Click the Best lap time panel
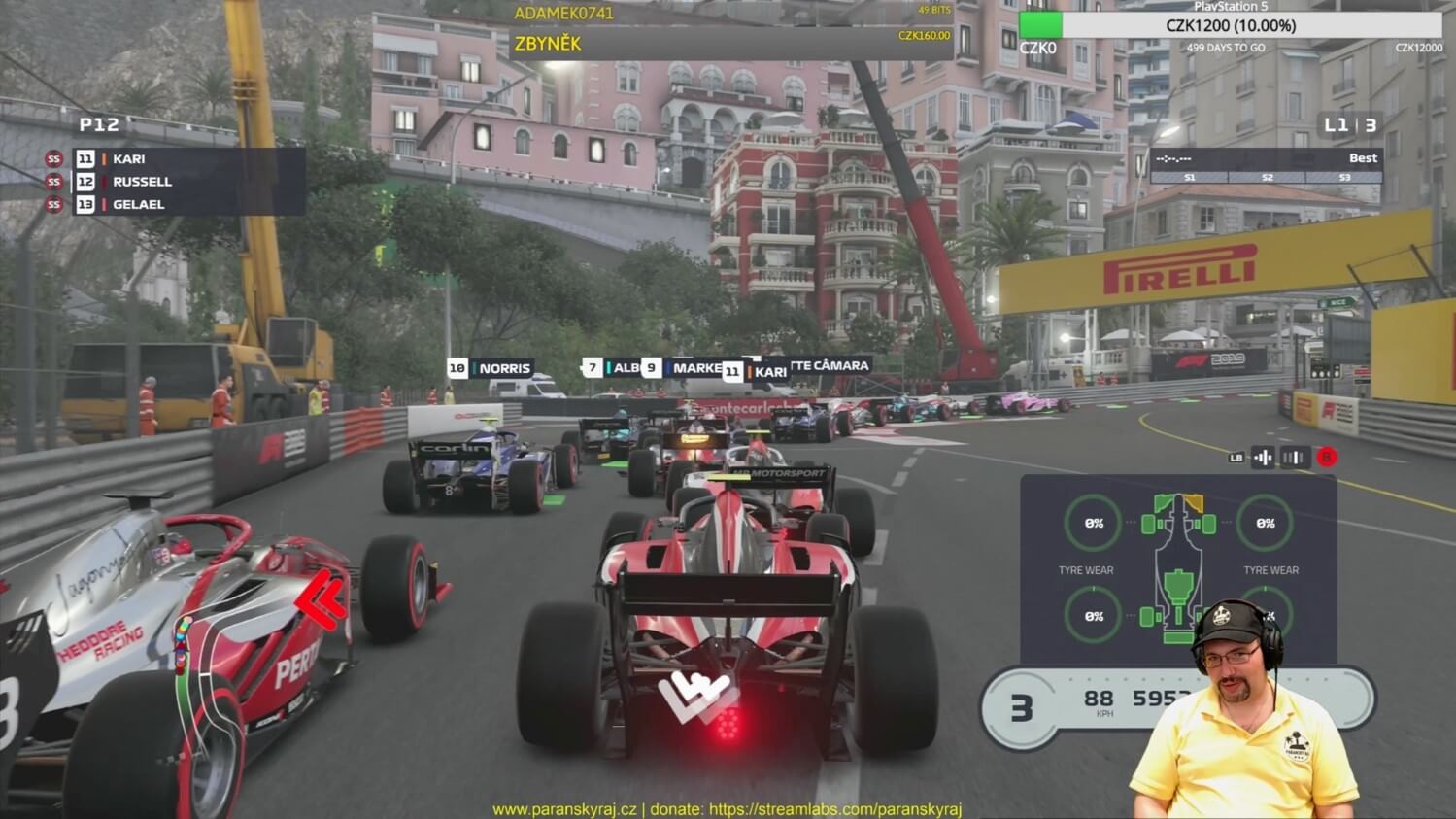This screenshot has height=819, width=1456. 1266,164
